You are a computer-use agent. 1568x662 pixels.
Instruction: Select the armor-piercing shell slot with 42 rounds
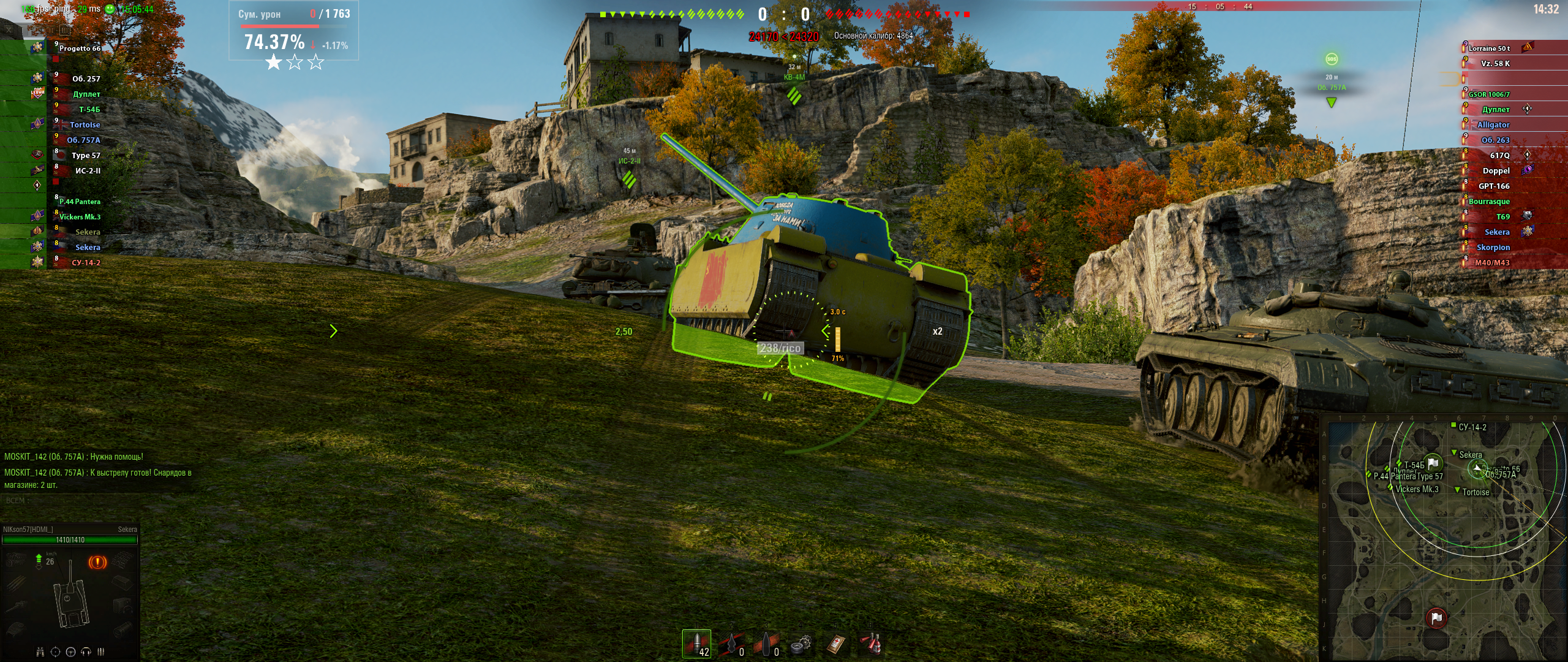point(696,644)
